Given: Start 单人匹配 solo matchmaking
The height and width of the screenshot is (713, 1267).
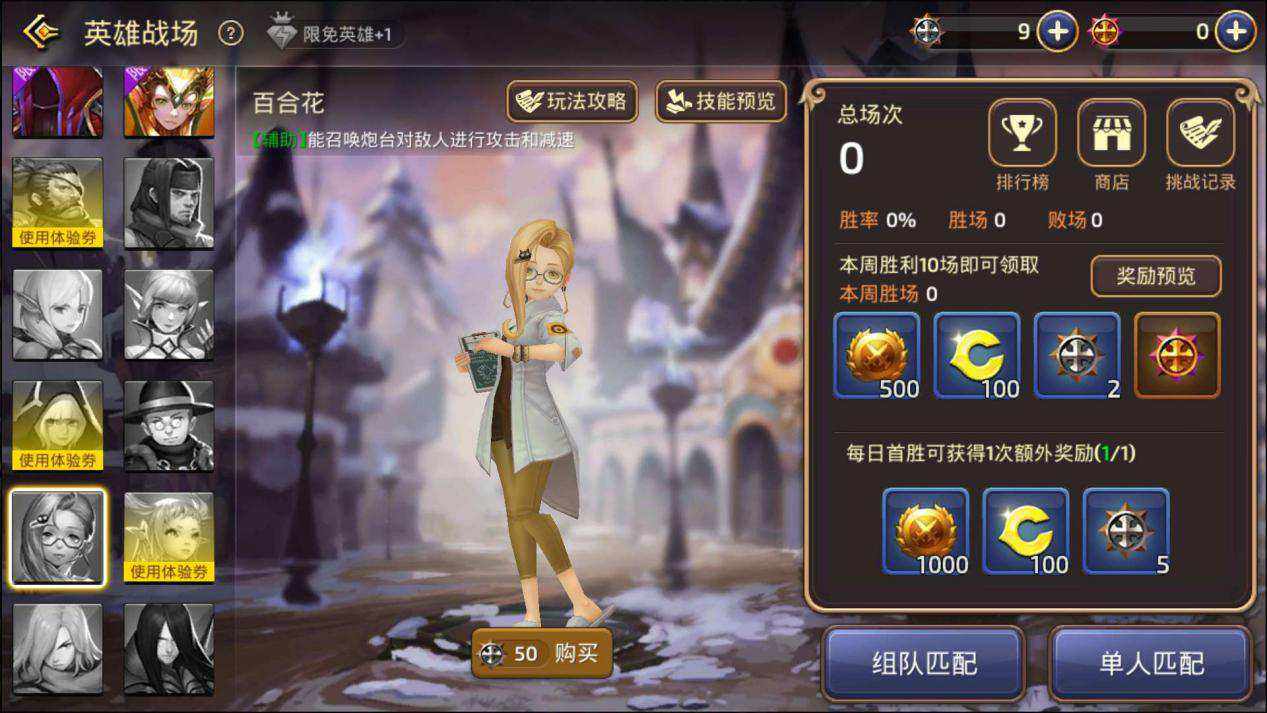Looking at the screenshot, I should click(1151, 663).
